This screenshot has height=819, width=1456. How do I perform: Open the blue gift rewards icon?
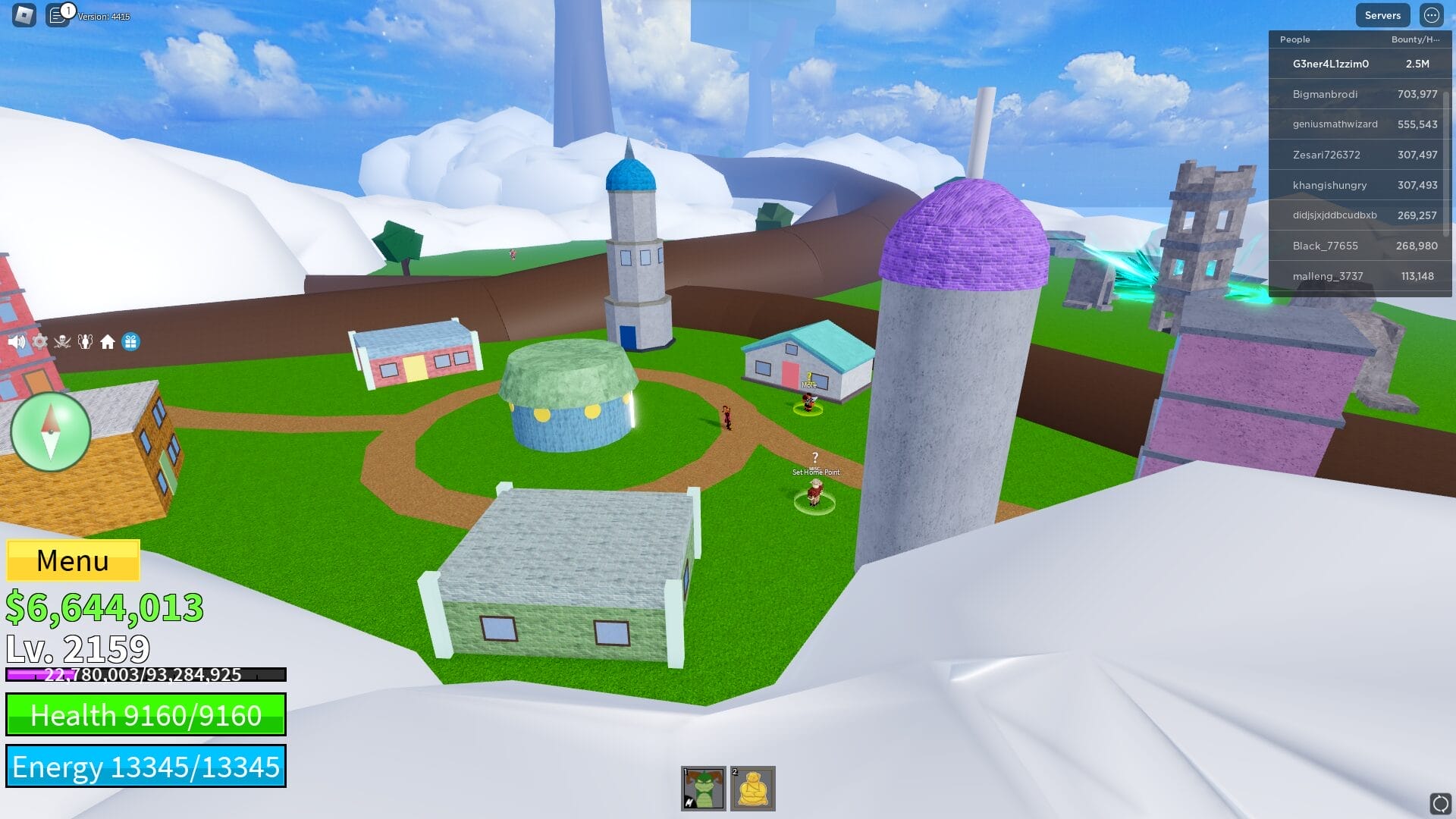pos(131,341)
